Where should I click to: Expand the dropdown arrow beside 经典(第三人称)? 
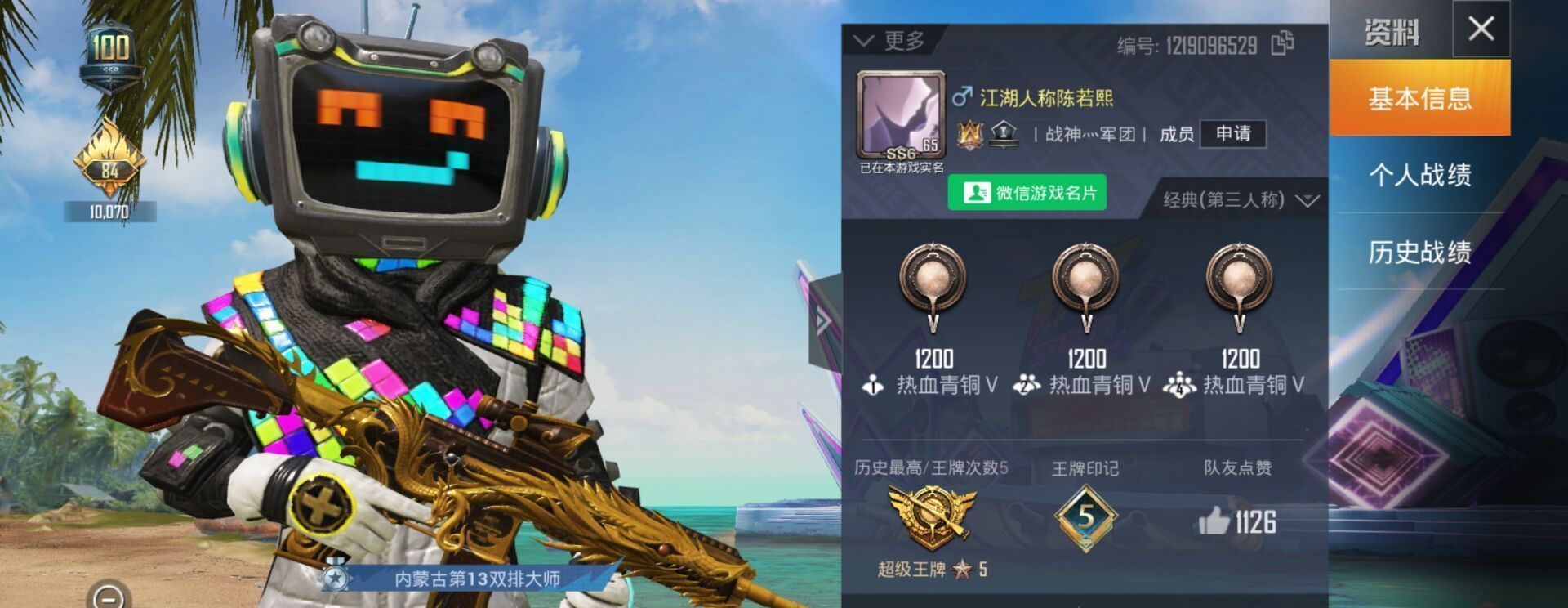(1311, 199)
